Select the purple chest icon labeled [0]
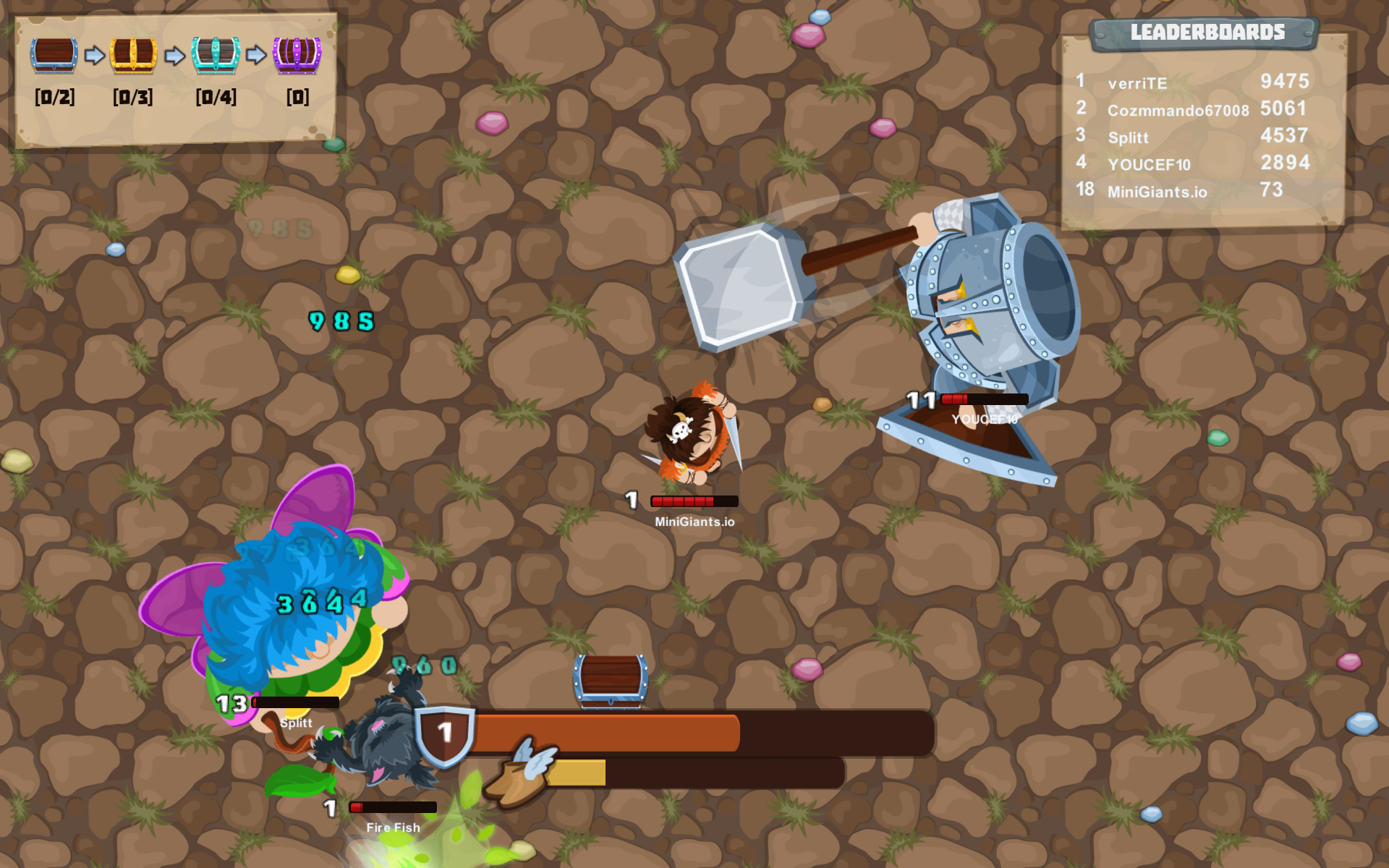 (298, 54)
